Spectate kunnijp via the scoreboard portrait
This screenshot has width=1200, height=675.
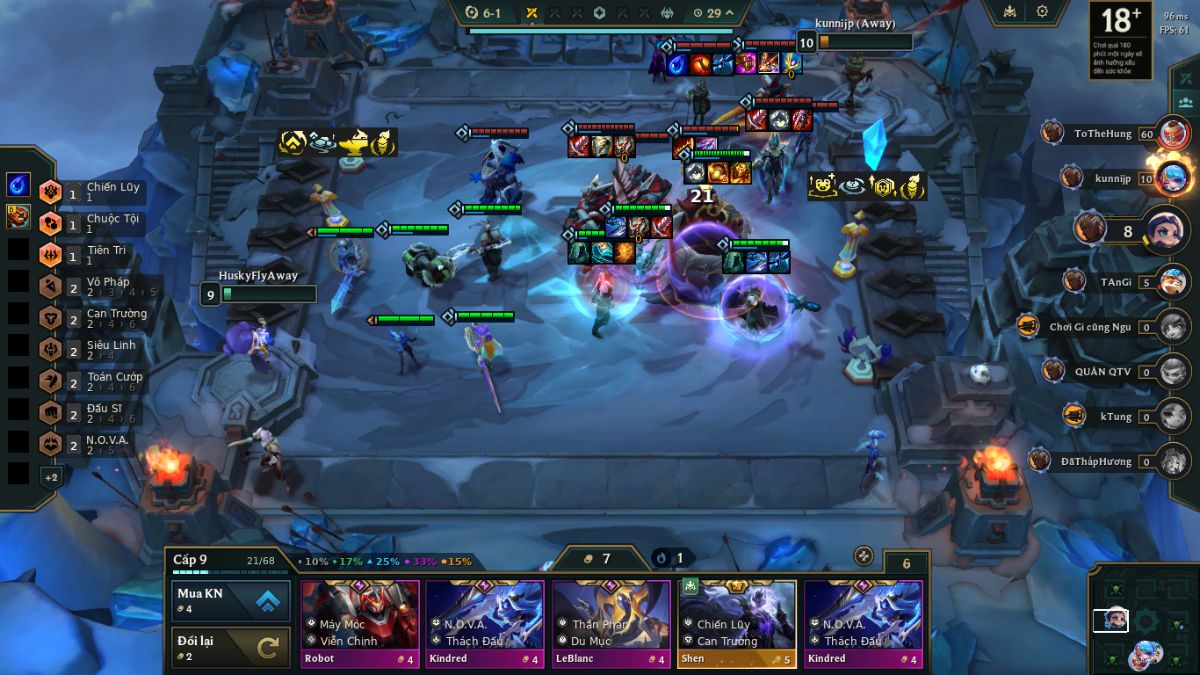[1173, 179]
